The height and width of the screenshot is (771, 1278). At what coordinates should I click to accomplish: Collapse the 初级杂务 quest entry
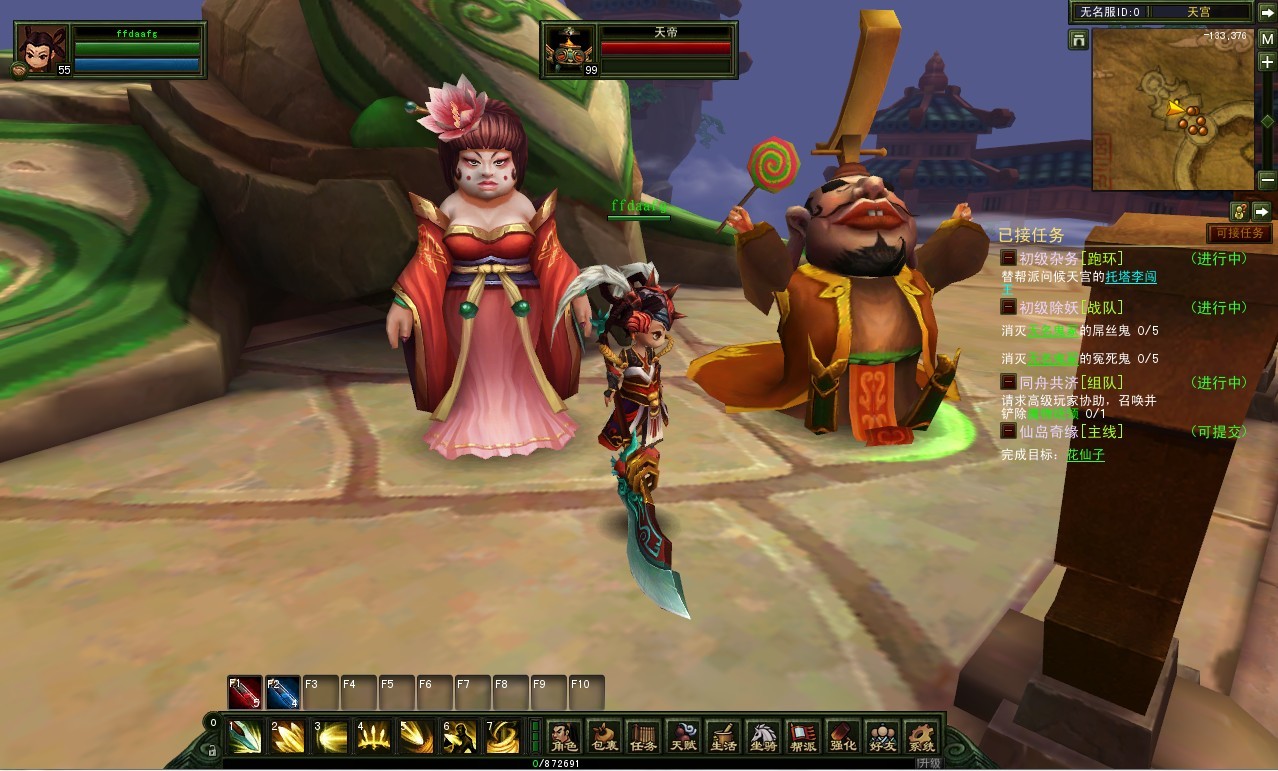pyautogui.click(x=1009, y=258)
